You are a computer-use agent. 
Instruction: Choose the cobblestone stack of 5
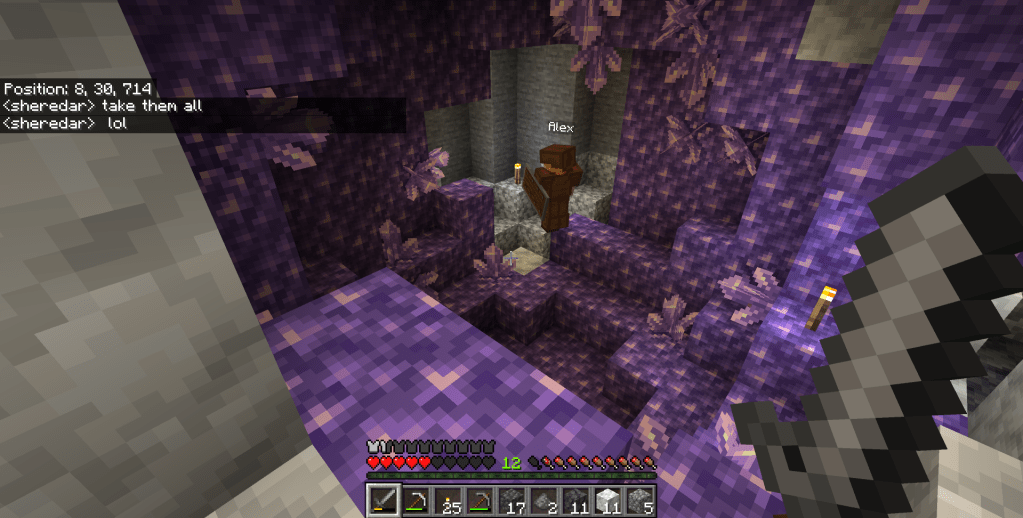pyautogui.click(x=640, y=499)
